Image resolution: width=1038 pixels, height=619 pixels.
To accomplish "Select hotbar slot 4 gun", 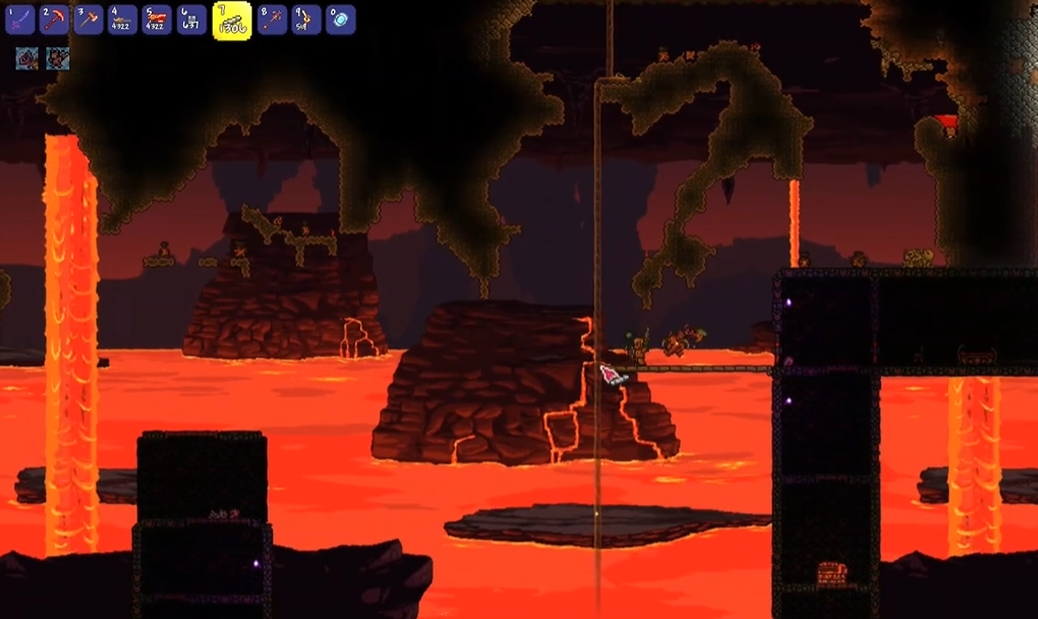I will pyautogui.click(x=122, y=19).
